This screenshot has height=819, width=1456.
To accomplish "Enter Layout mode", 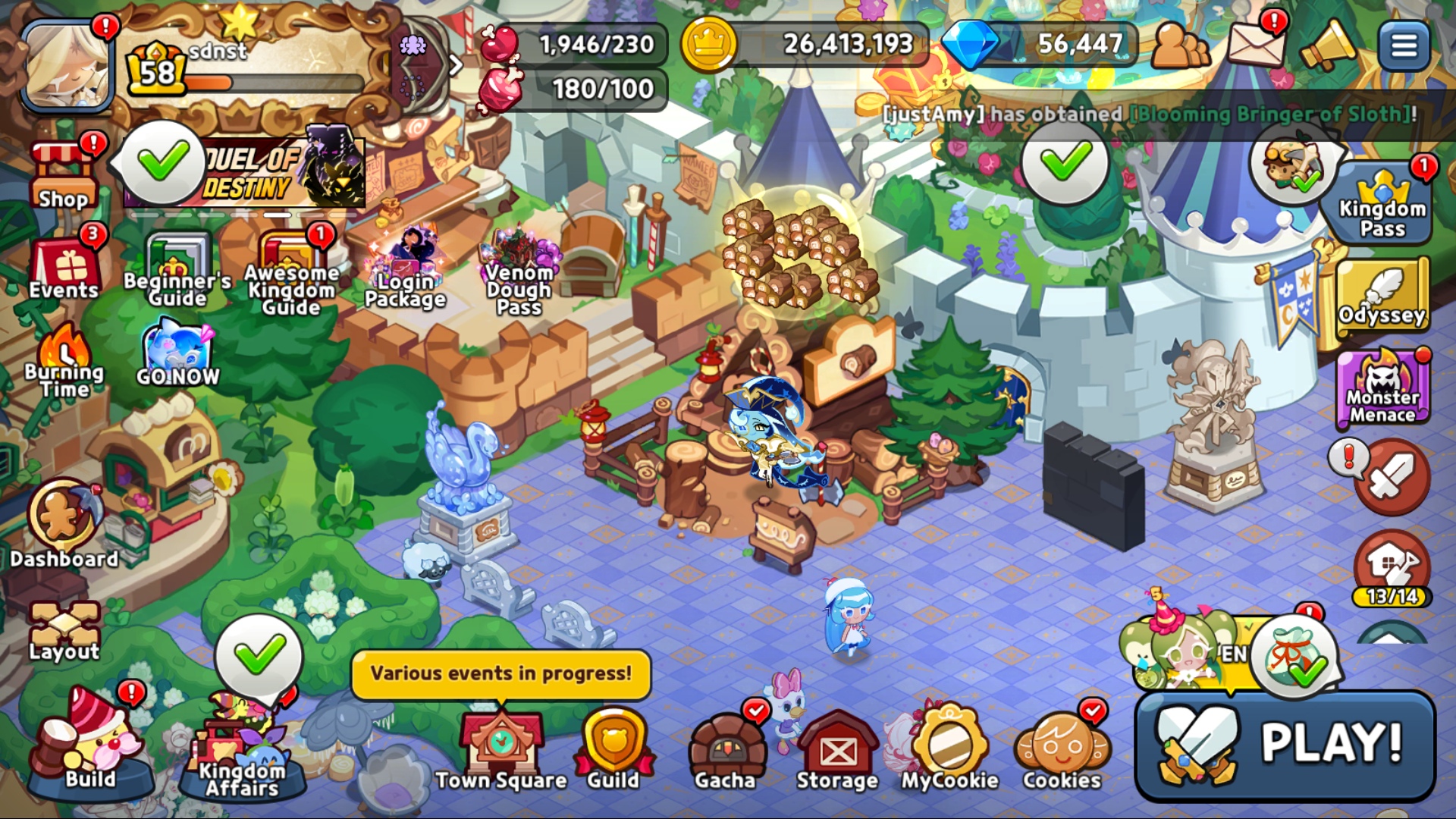I will point(64,629).
